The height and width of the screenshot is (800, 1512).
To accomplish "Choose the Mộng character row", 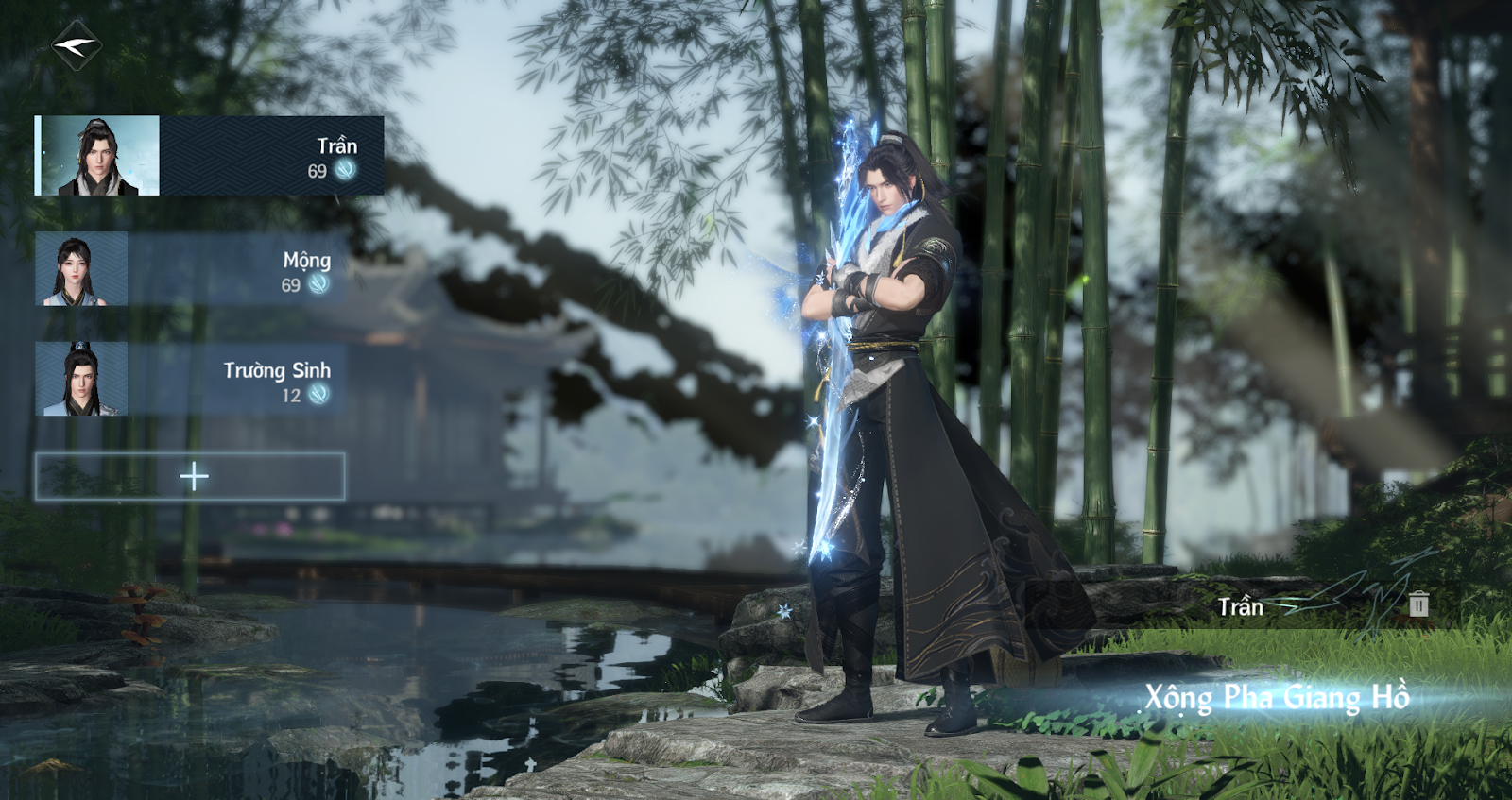I will pos(190,269).
